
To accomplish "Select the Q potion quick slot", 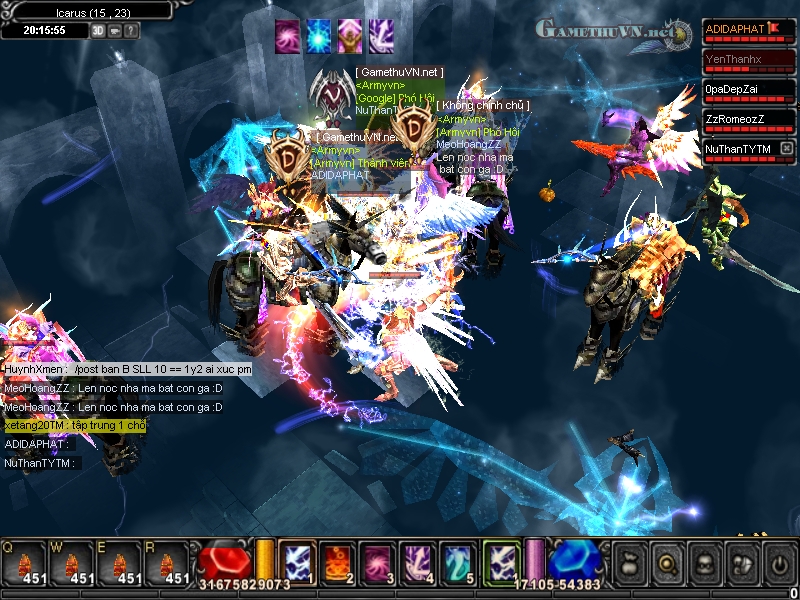I will coord(22,565).
